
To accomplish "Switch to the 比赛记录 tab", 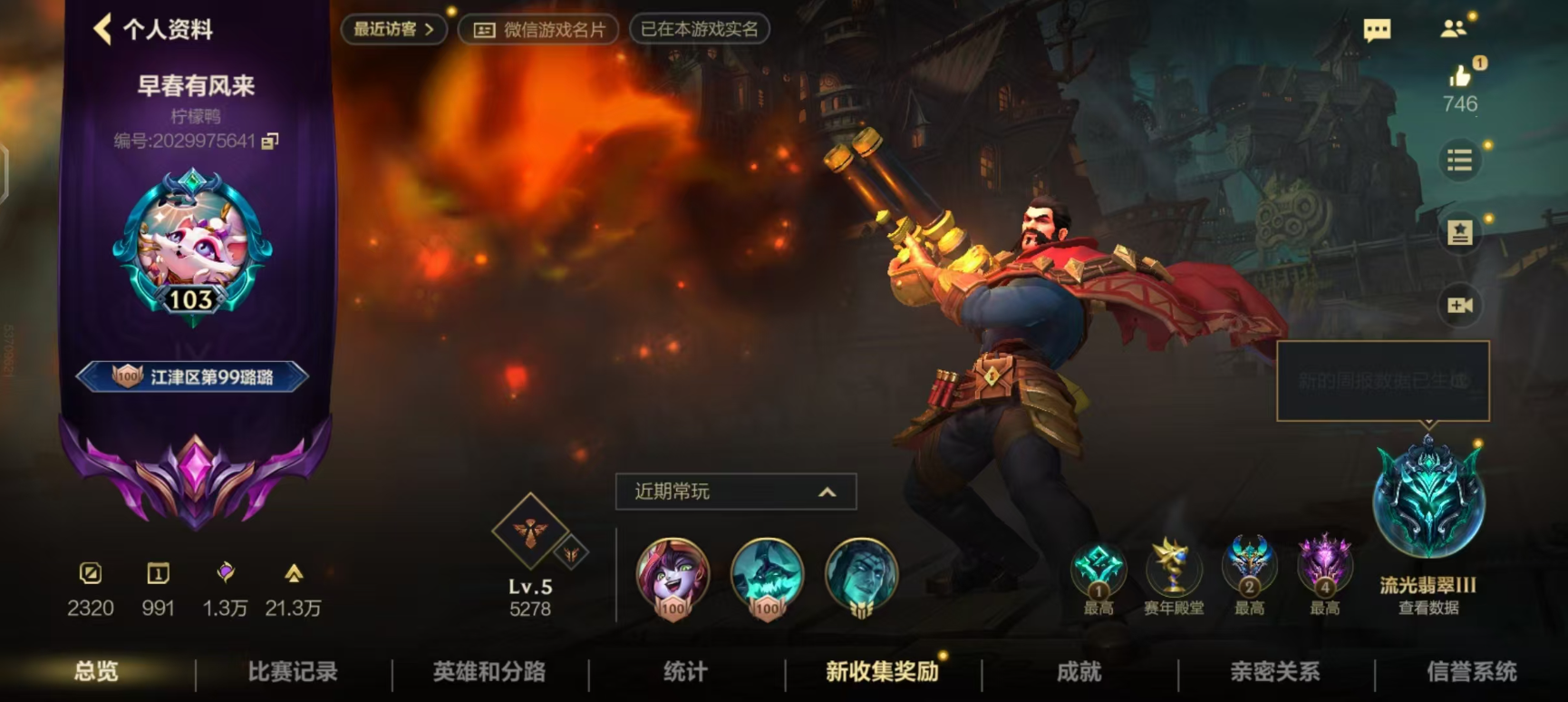I will 291,672.
